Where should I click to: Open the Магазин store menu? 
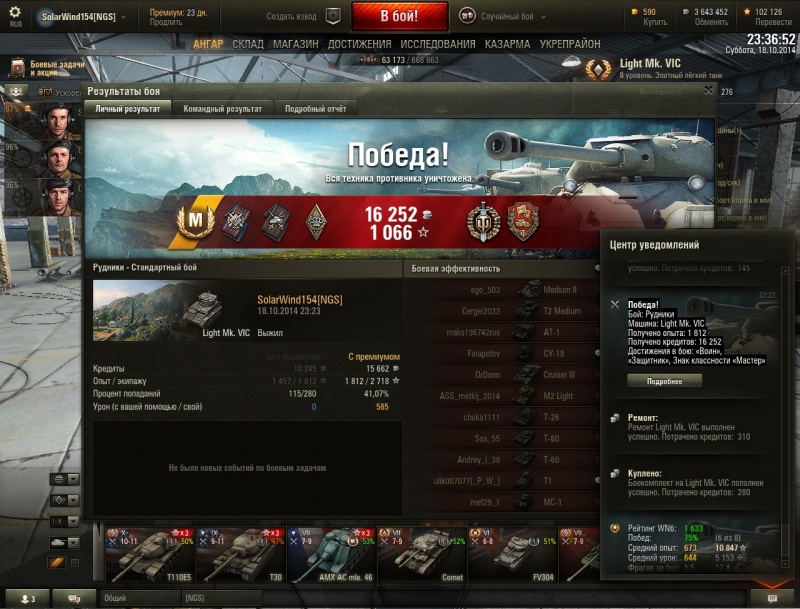coord(295,45)
